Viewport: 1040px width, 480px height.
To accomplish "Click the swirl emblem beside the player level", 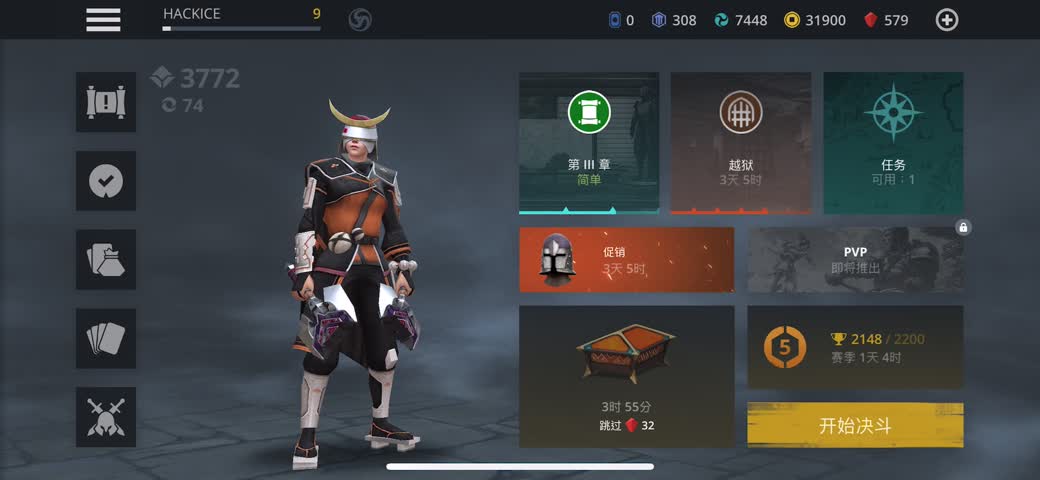I will 360,20.
